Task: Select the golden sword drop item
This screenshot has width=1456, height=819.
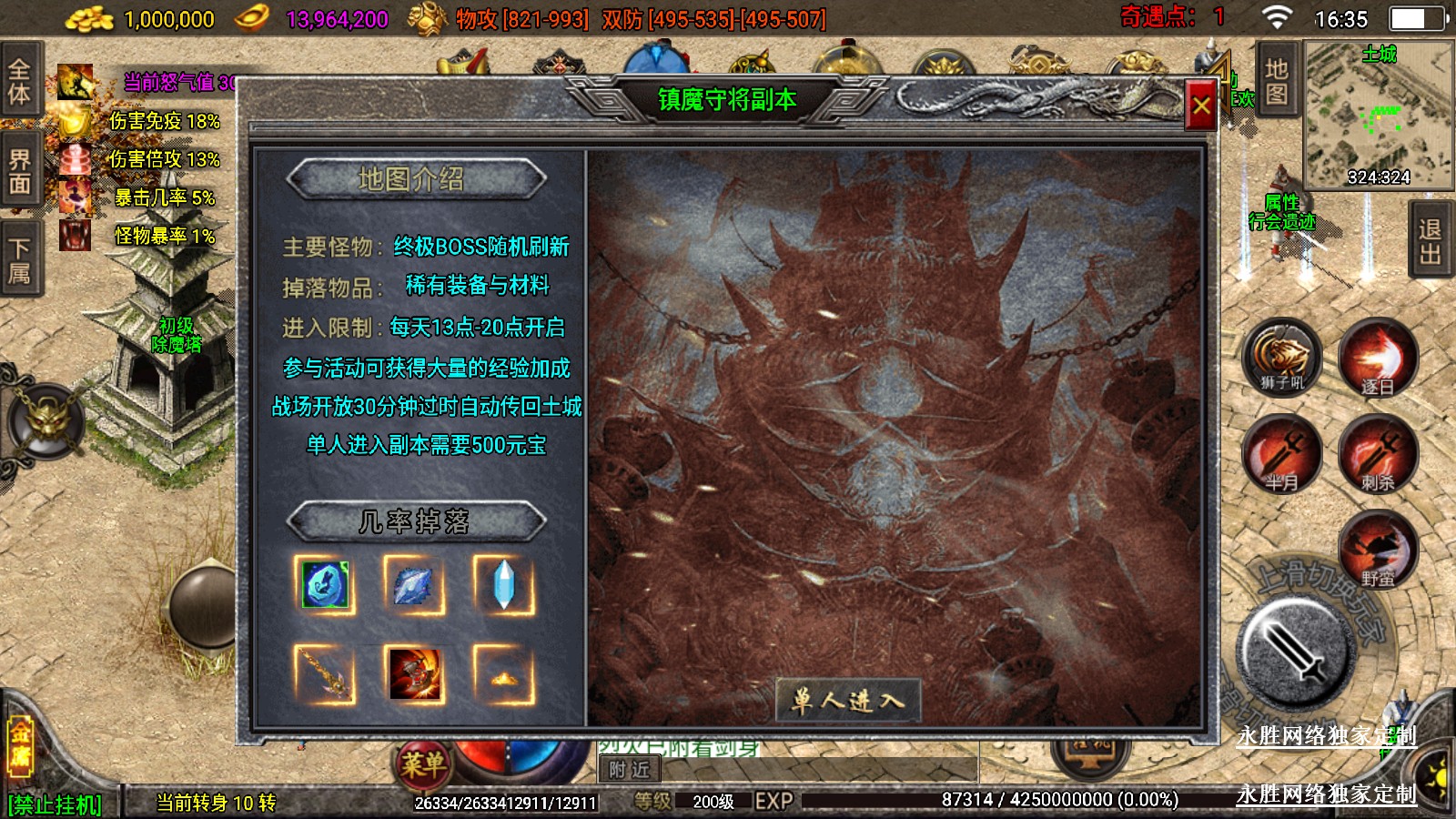Action: 325,674
